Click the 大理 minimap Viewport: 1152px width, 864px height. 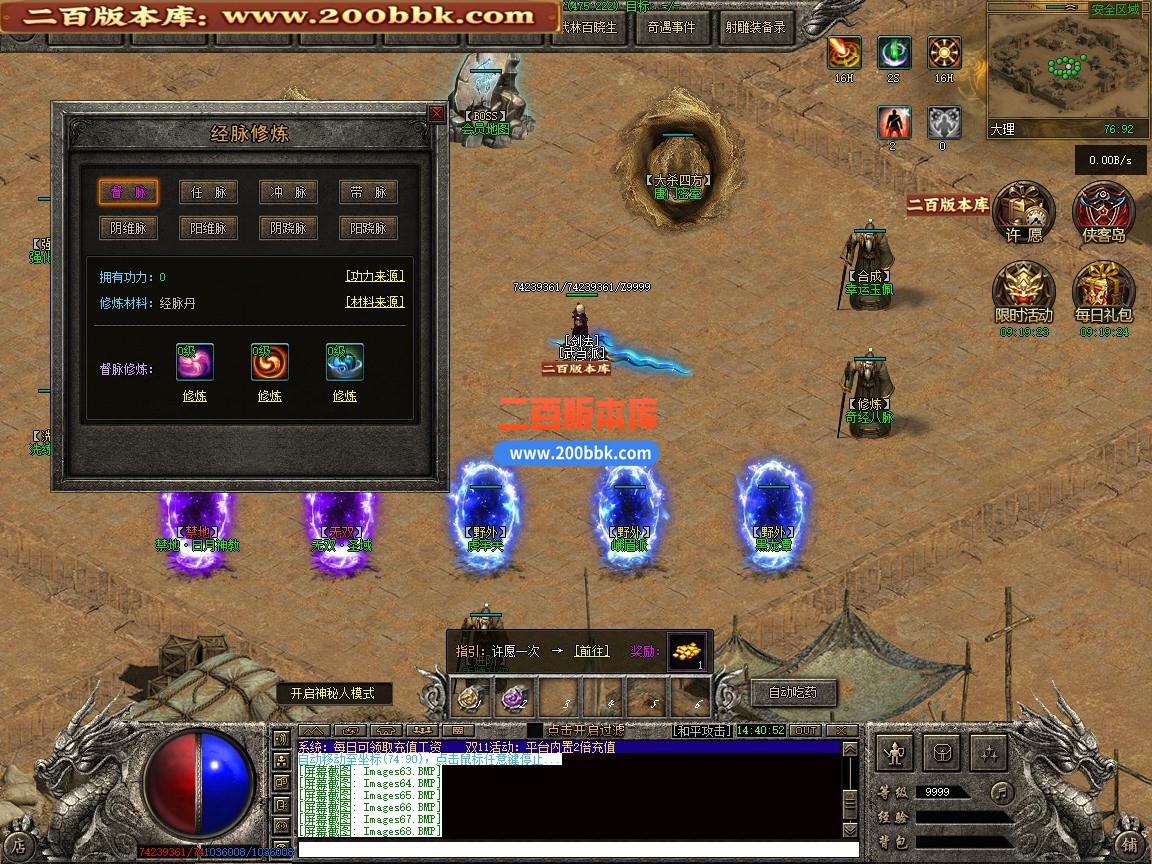pos(1065,65)
